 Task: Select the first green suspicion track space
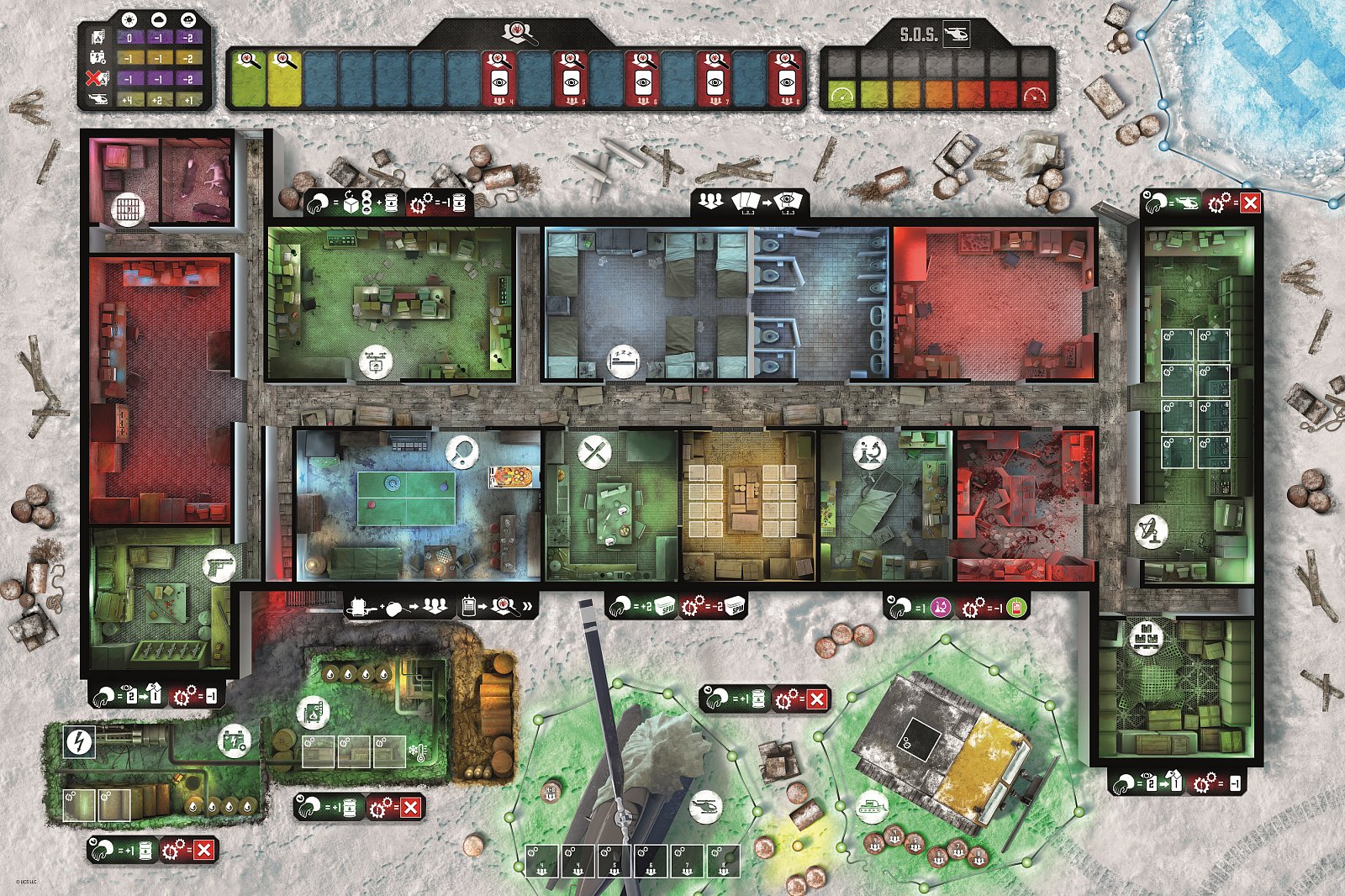pos(249,77)
